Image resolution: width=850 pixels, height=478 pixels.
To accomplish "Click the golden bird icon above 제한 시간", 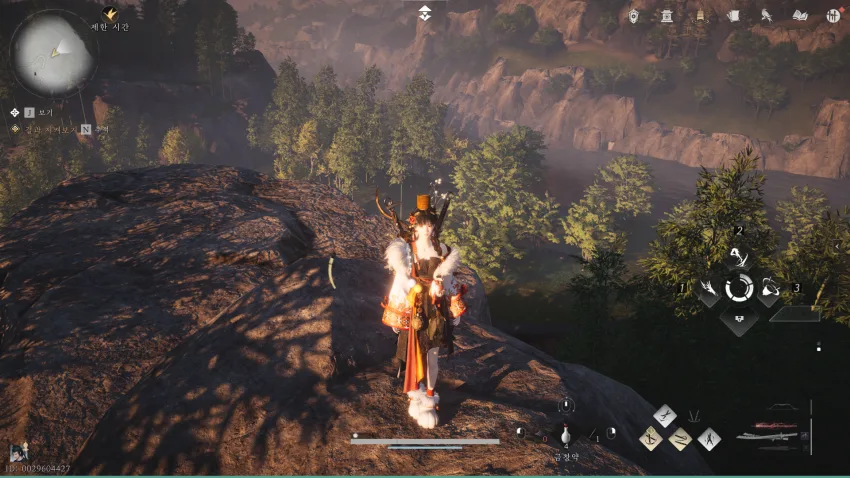I will coord(110,14).
